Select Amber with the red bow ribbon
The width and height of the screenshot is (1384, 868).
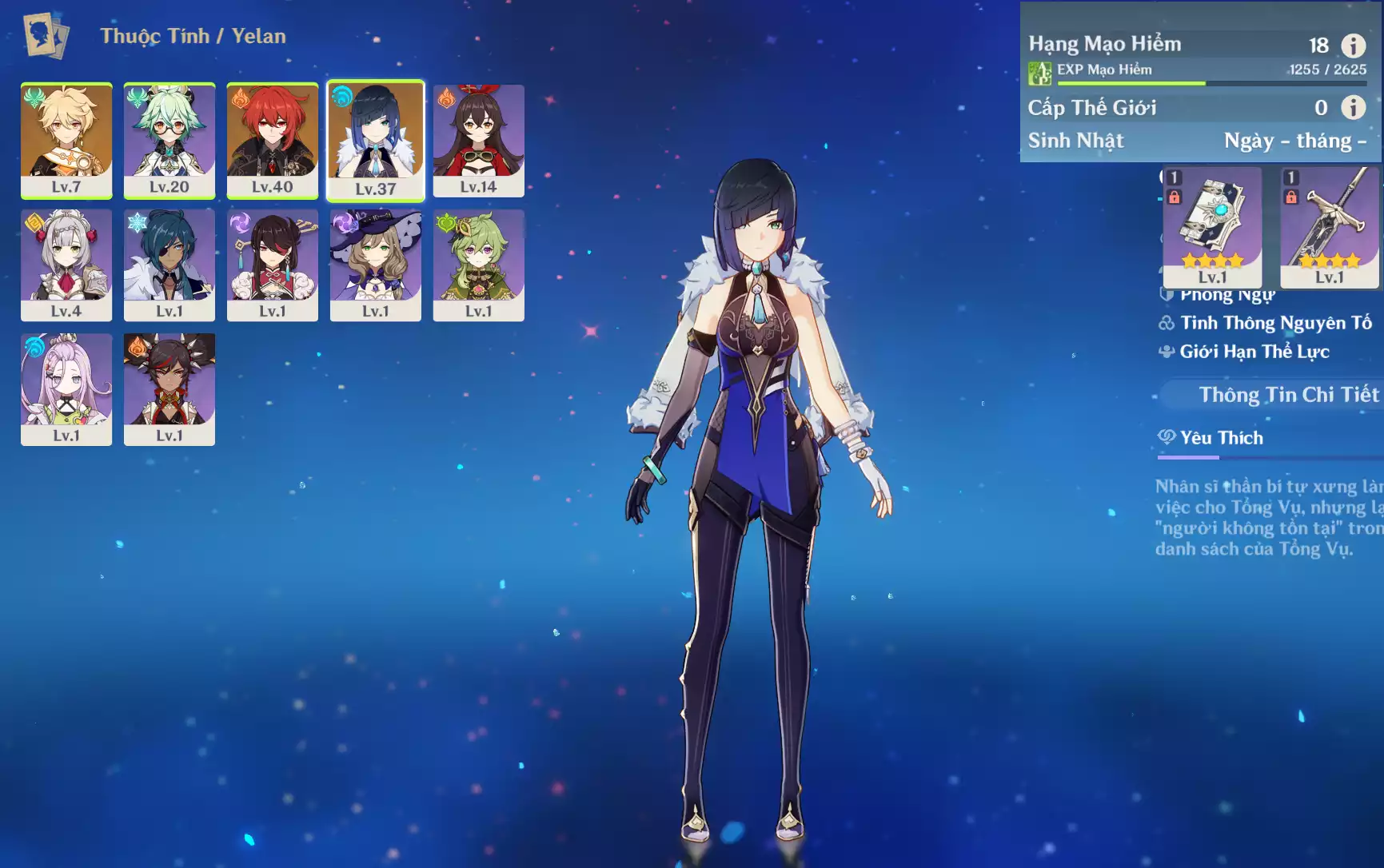[479, 140]
